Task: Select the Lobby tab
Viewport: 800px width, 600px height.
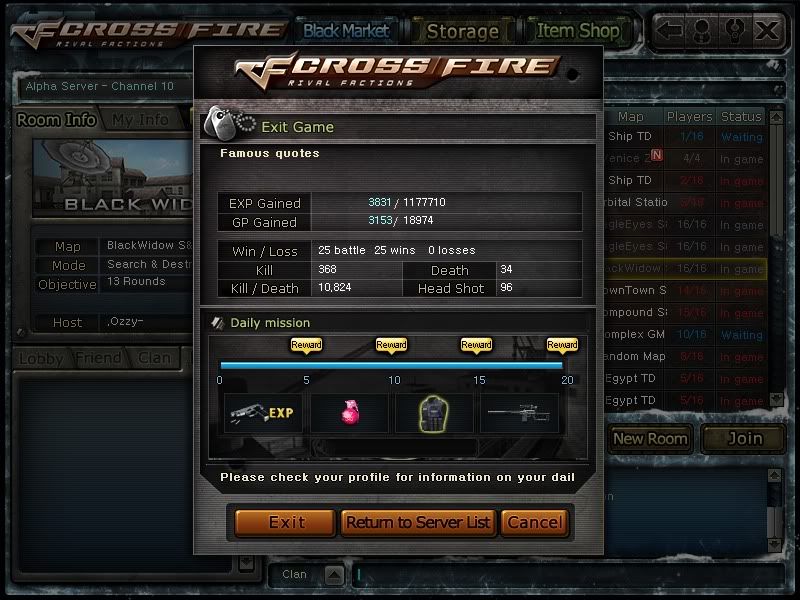Action: point(41,357)
